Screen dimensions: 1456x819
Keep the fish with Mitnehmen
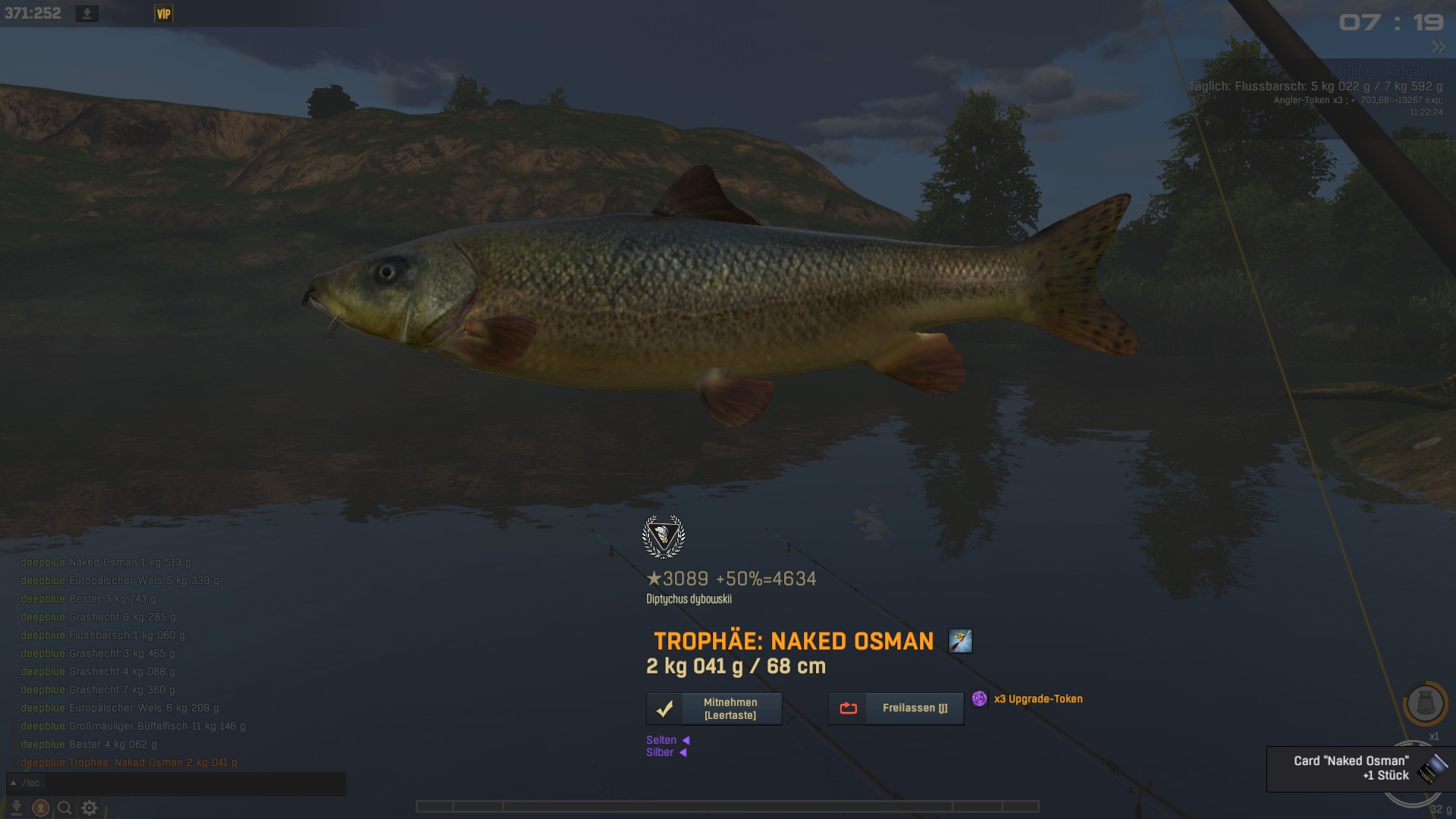[x=714, y=709]
